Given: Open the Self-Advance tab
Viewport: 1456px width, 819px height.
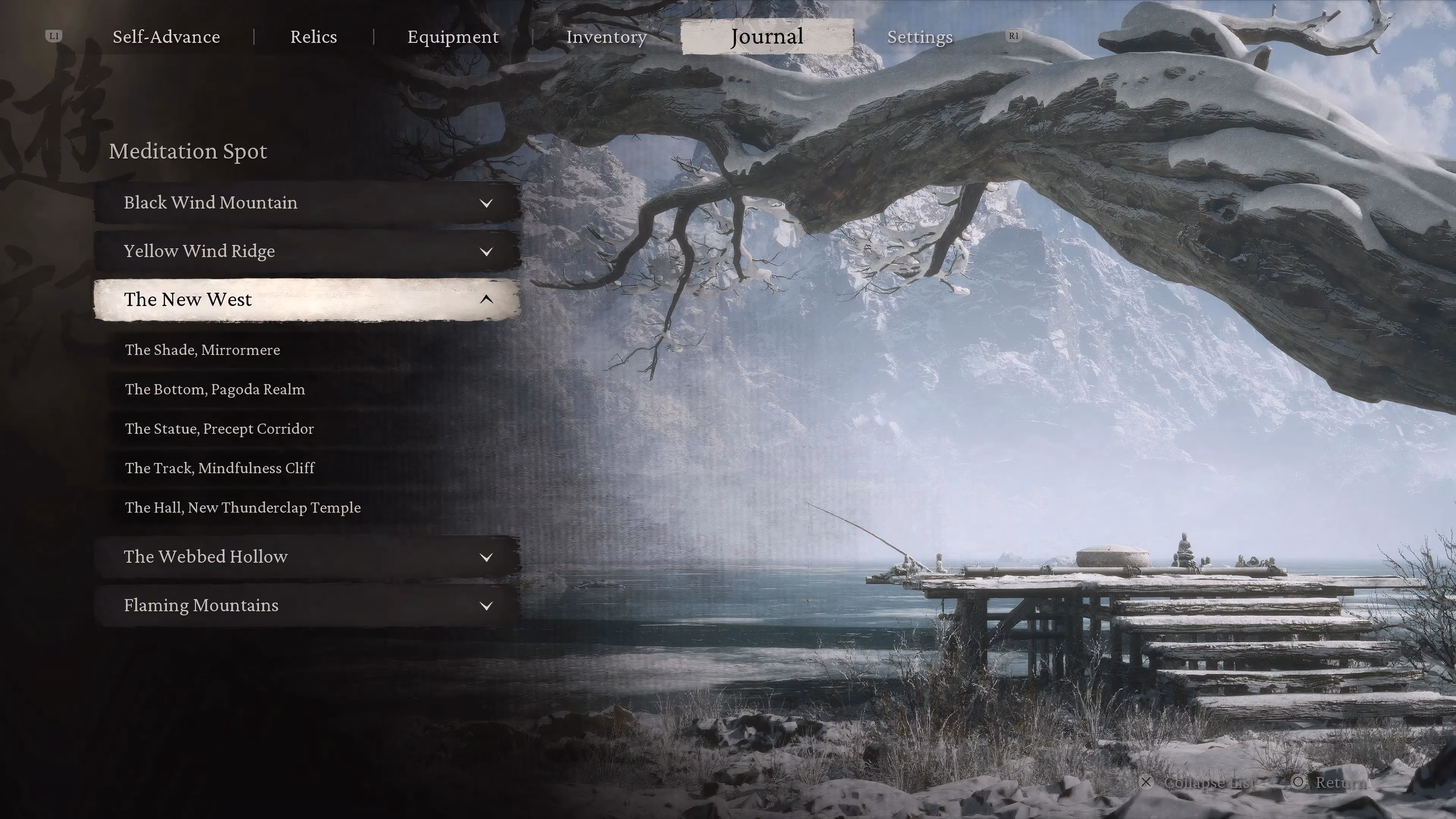Looking at the screenshot, I should coord(167,36).
